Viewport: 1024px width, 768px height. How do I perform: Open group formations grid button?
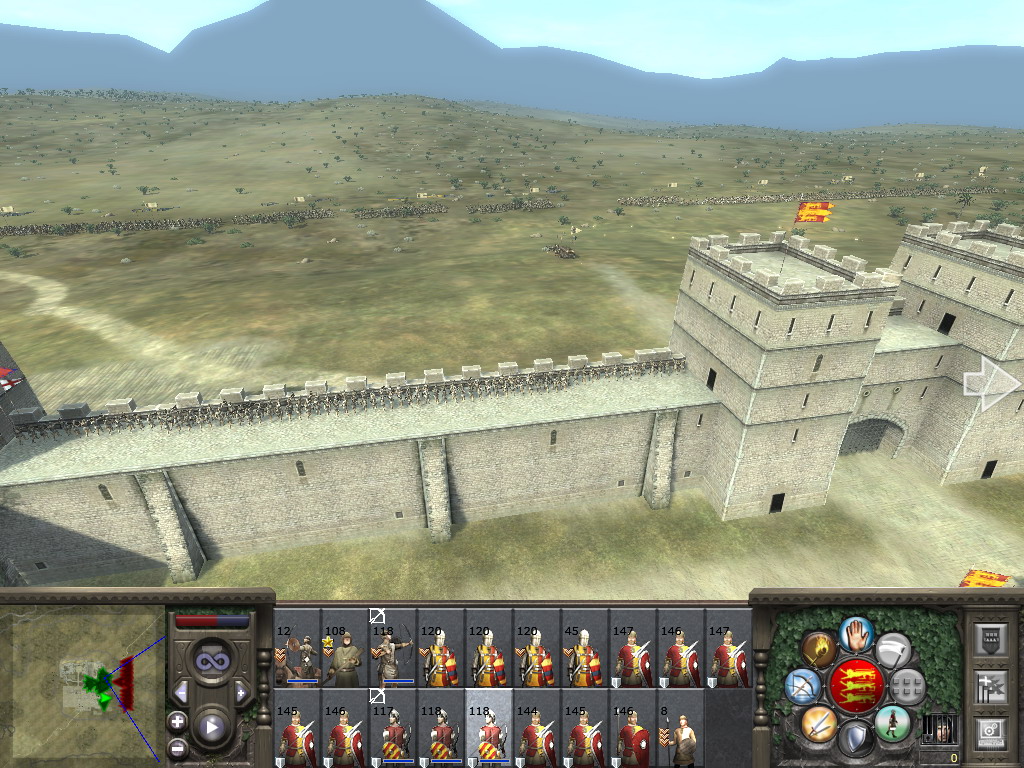coord(908,686)
